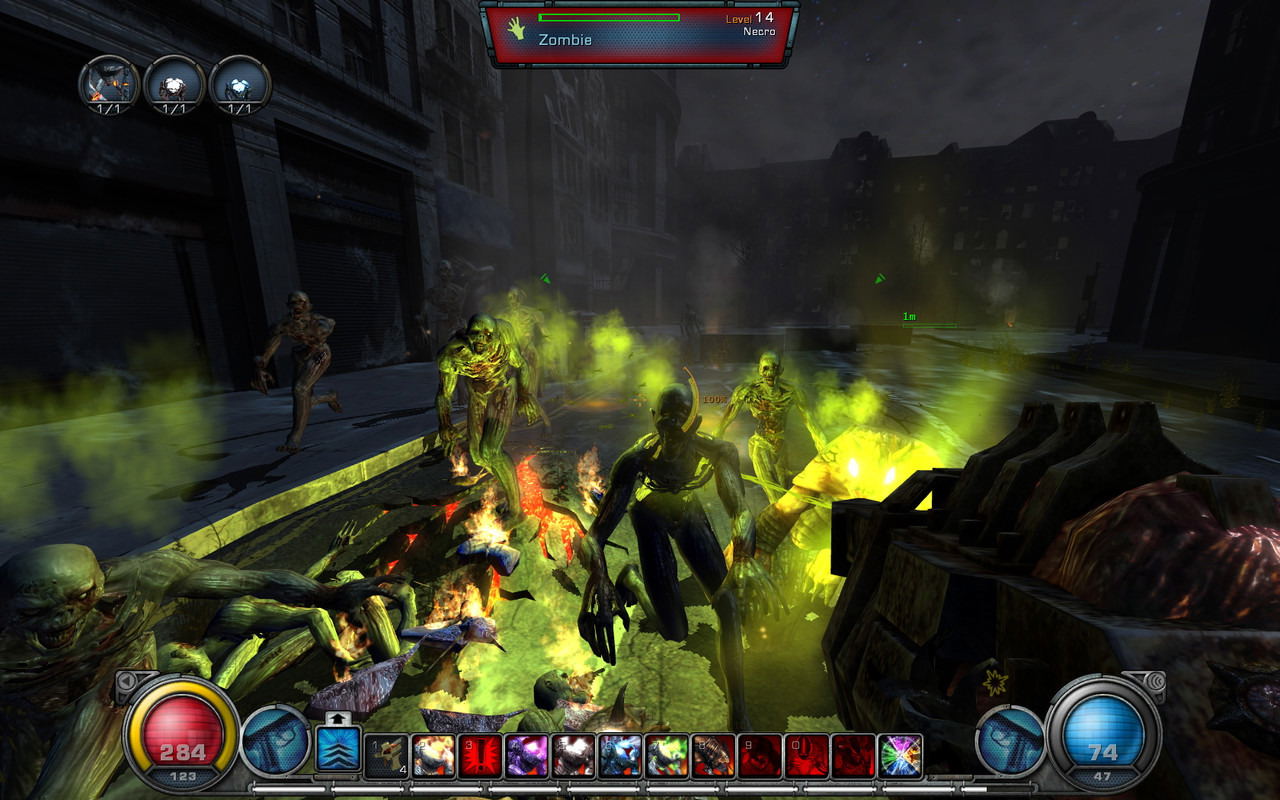Select the red figure skill in slot 3
The width and height of the screenshot is (1280, 800).
(480, 757)
